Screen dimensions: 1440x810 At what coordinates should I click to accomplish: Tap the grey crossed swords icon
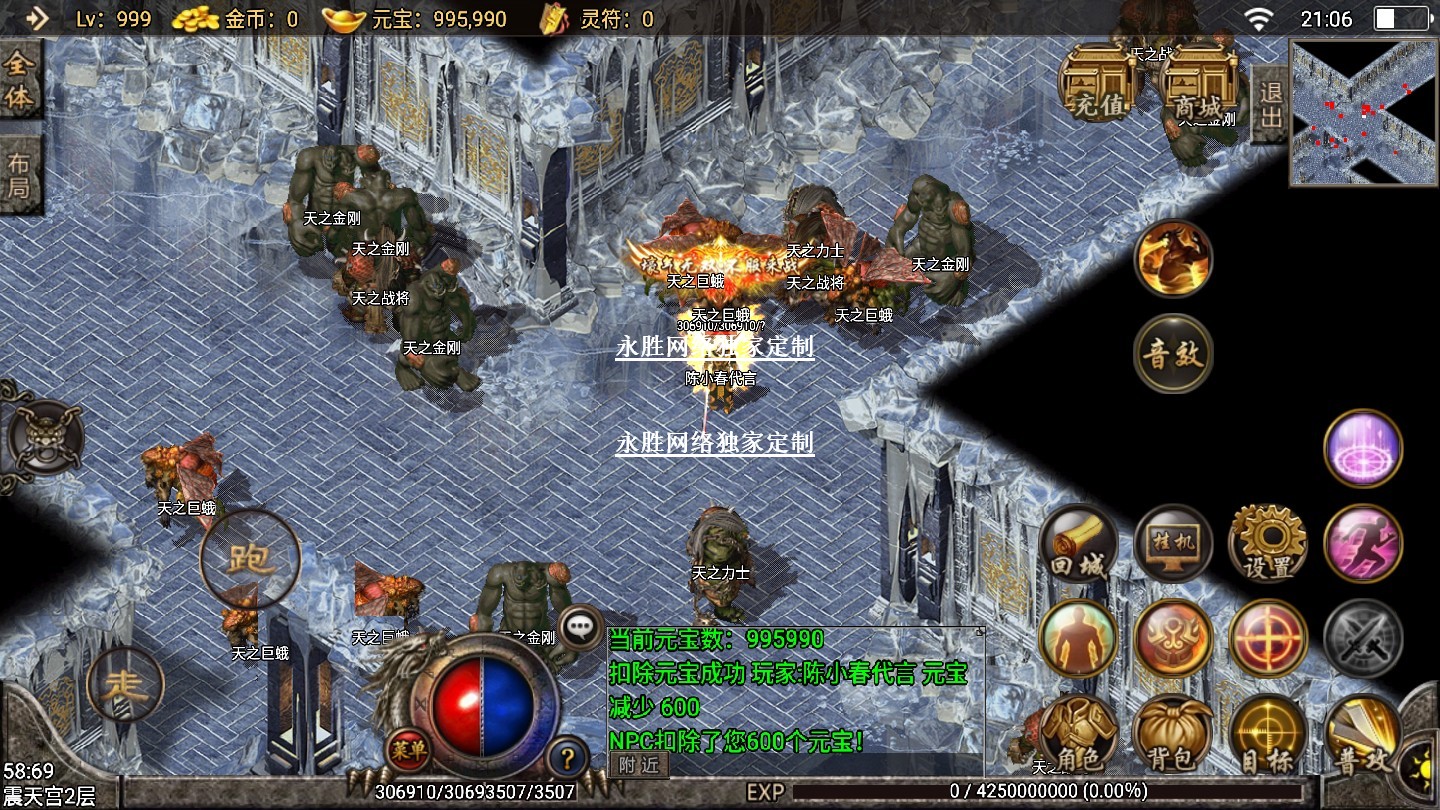[x=1363, y=638]
